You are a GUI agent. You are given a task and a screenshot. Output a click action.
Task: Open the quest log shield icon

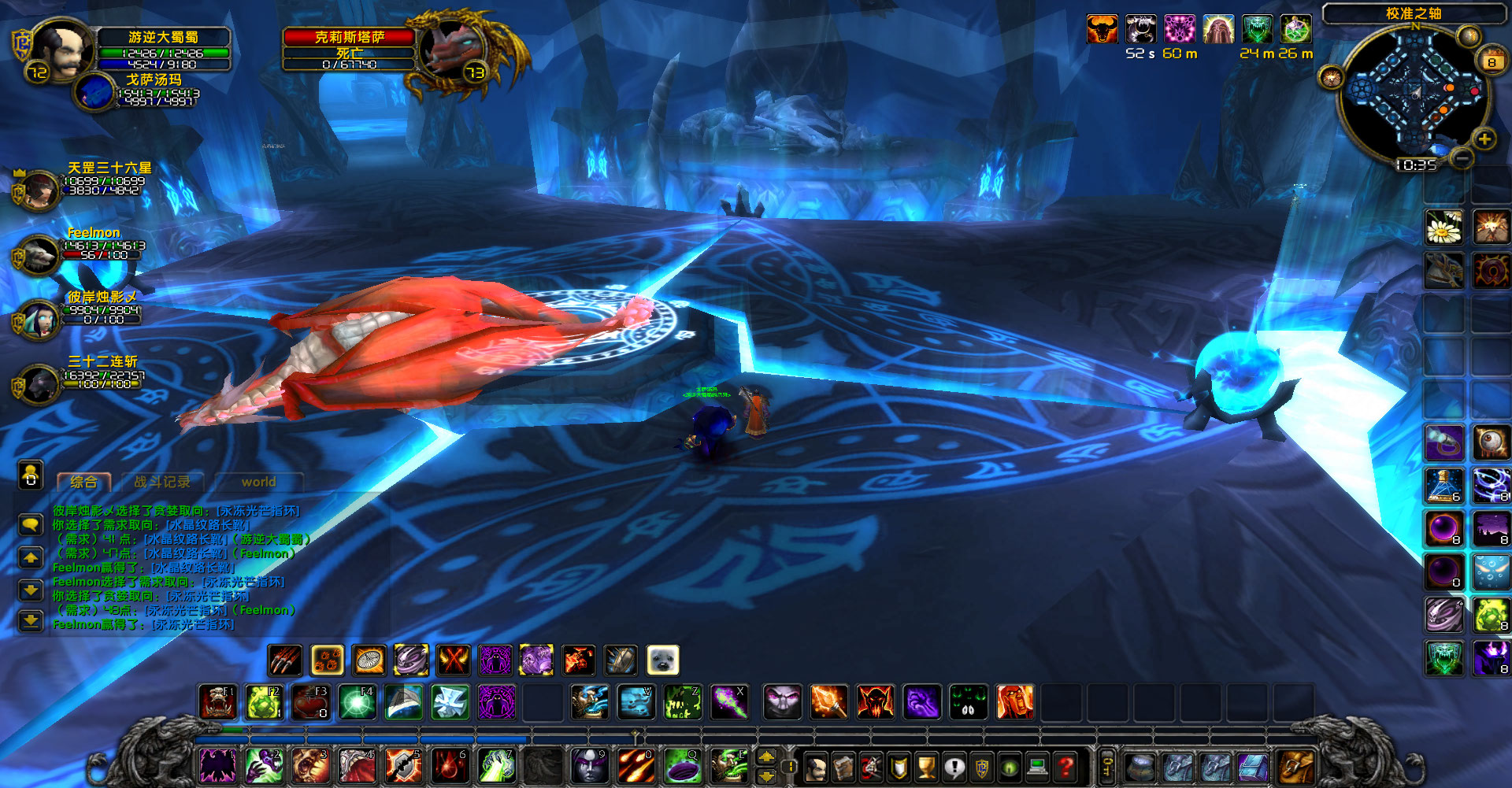899,768
